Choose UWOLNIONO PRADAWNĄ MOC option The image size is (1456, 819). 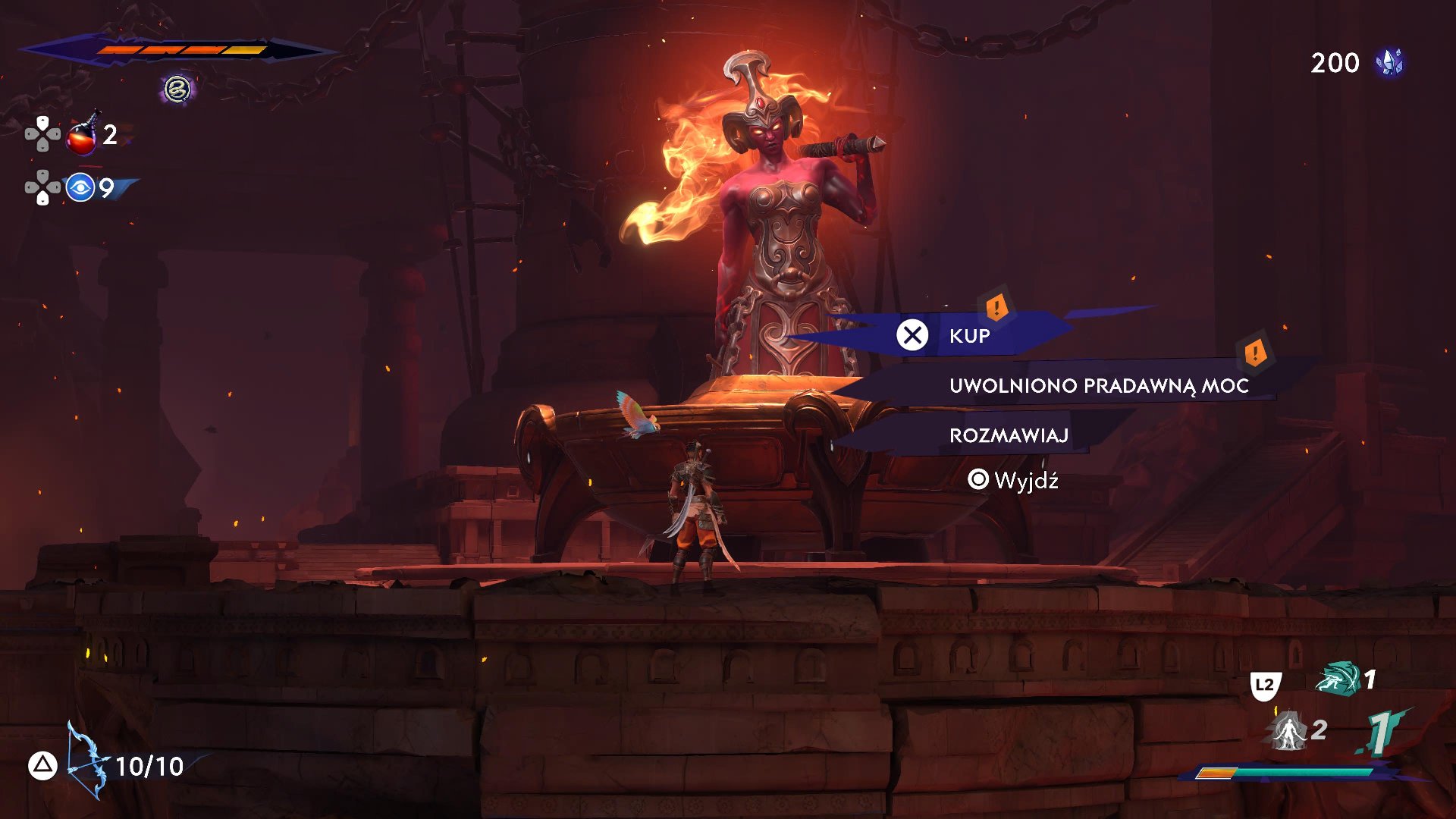click(x=1098, y=385)
